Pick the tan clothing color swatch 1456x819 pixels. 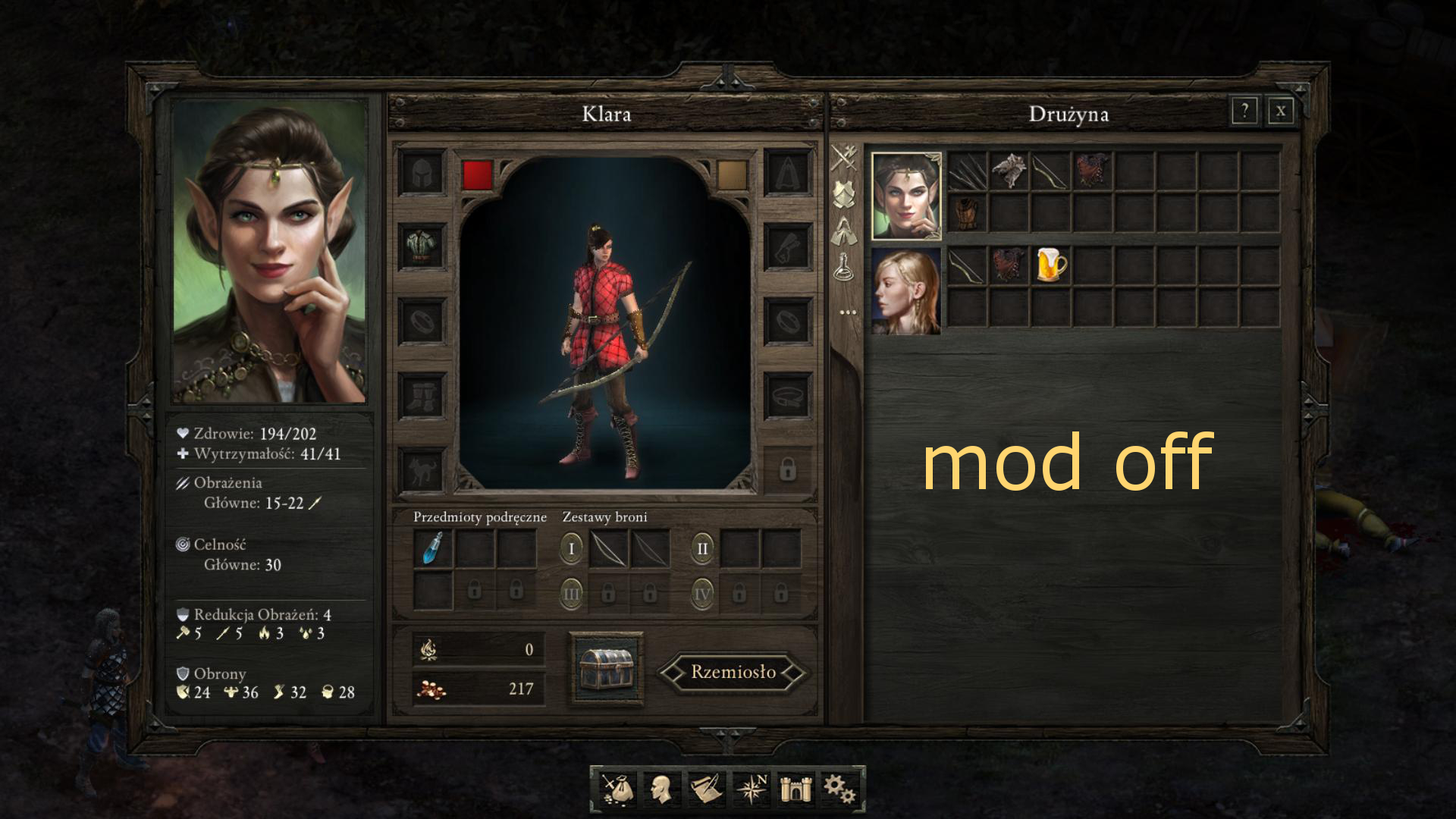coord(732,174)
